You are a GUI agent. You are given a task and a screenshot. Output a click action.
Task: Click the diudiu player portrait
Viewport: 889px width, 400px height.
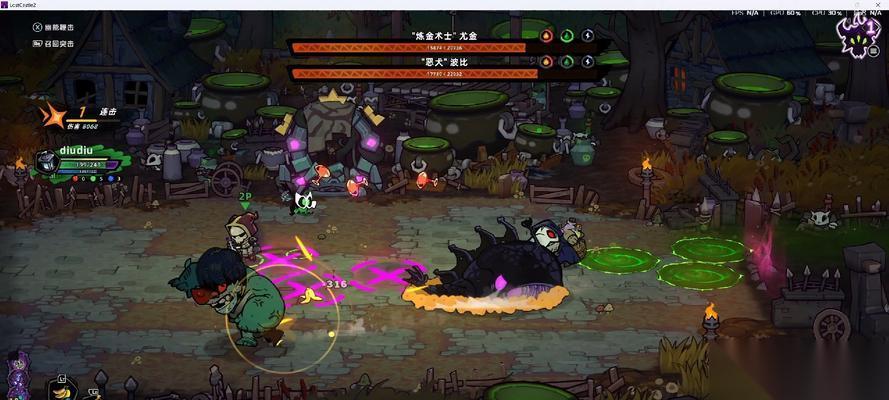[47, 161]
